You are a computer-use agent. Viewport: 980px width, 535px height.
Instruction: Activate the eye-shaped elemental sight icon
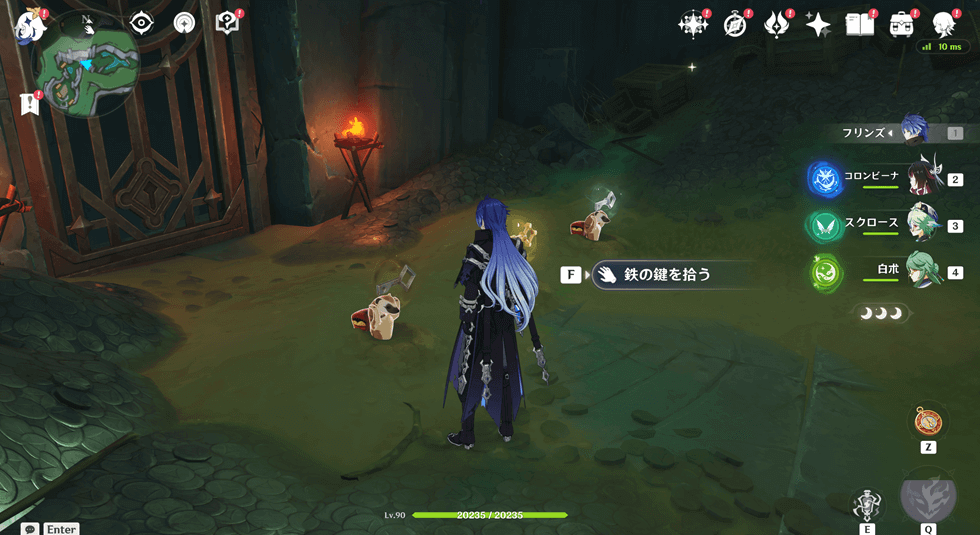142,23
